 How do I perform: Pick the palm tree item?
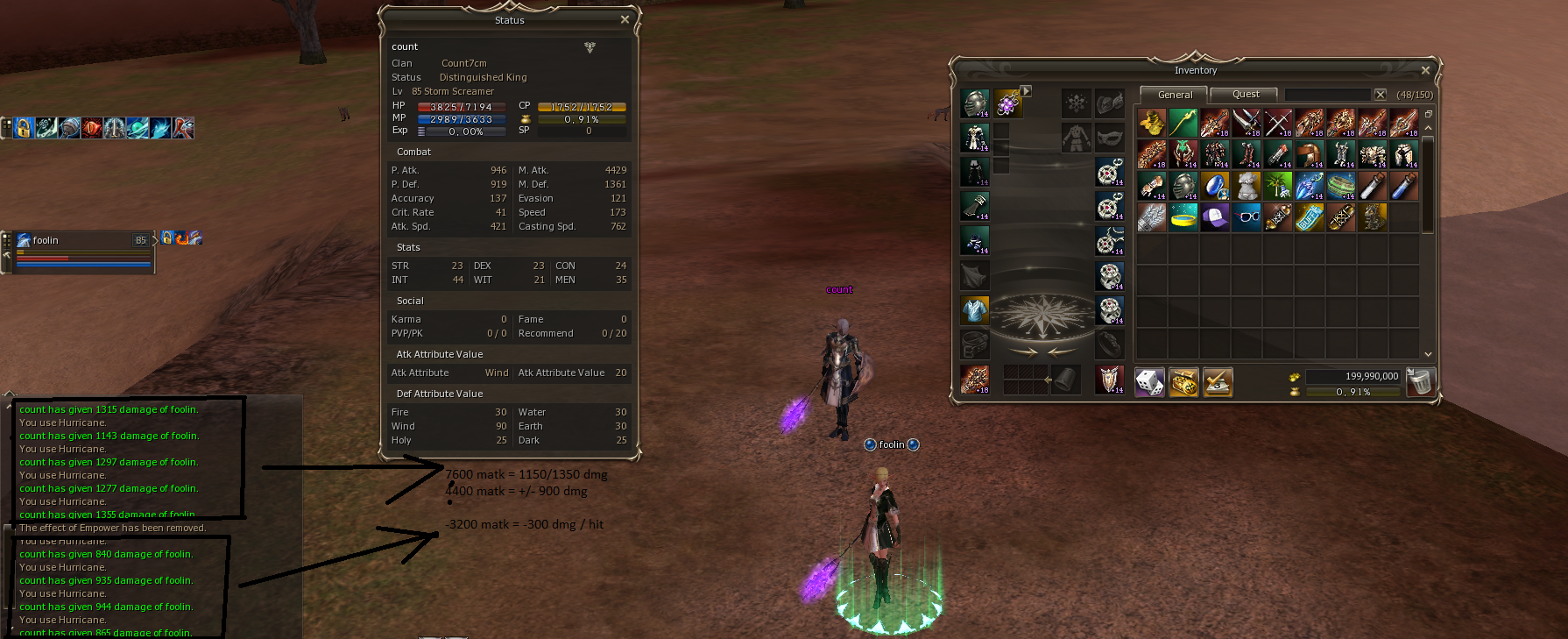(x=1278, y=186)
